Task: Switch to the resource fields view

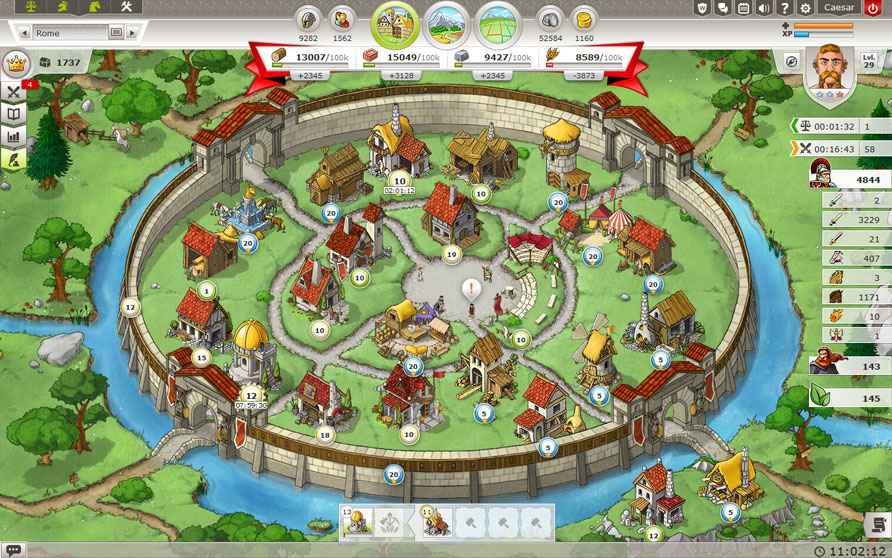Action: [x=447, y=22]
